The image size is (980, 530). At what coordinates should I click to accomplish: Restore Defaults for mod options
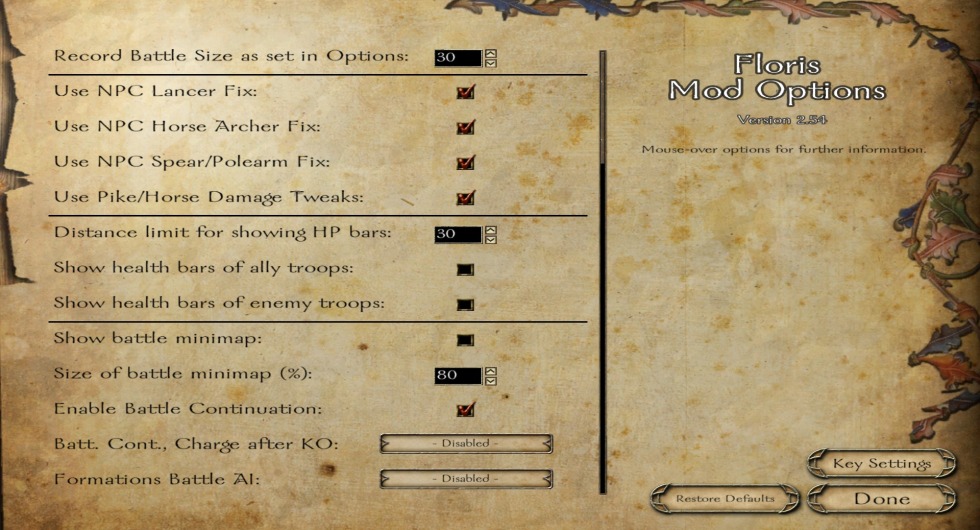pyautogui.click(x=725, y=497)
